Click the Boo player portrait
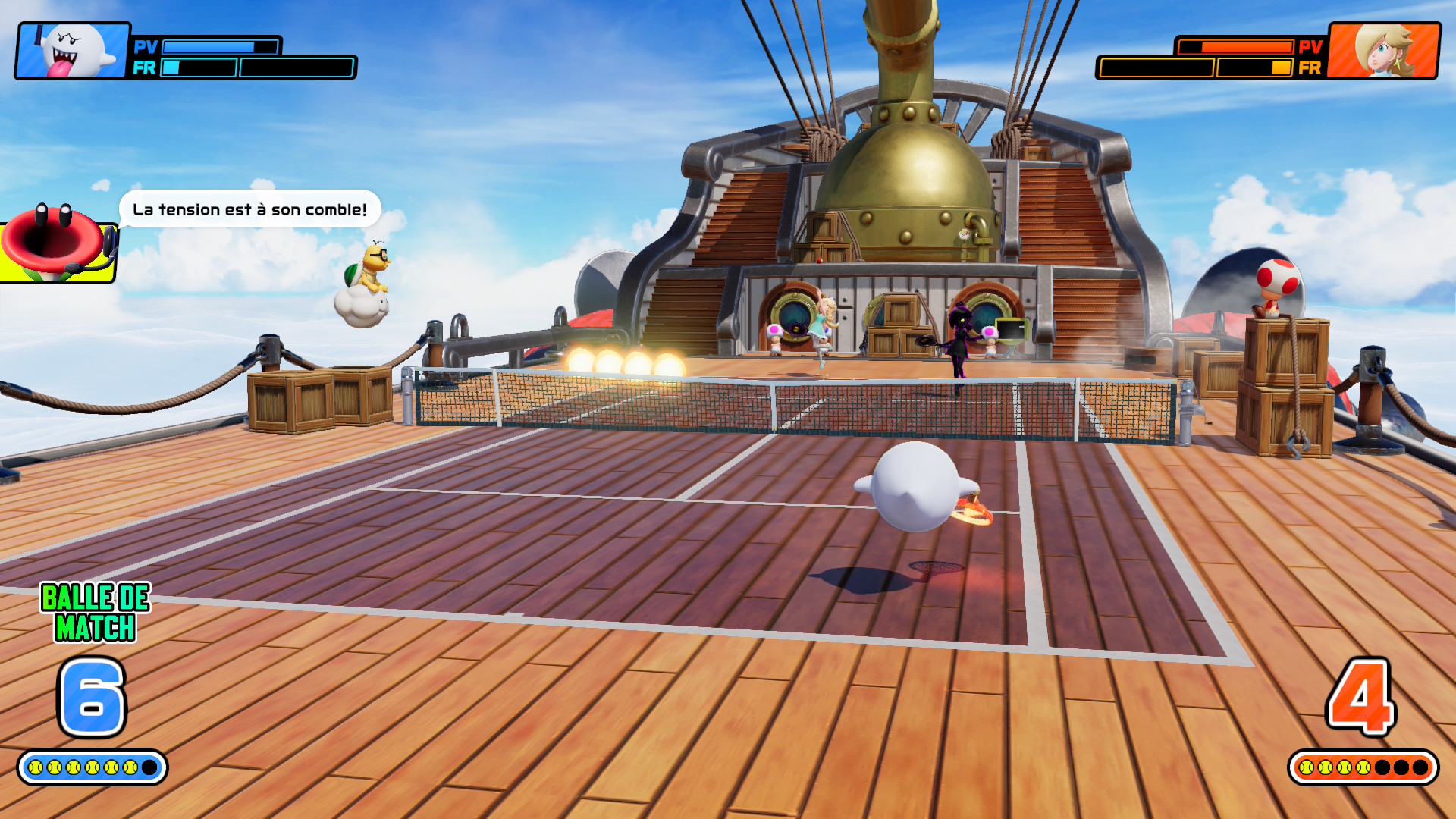The image size is (1456, 819). [x=73, y=51]
